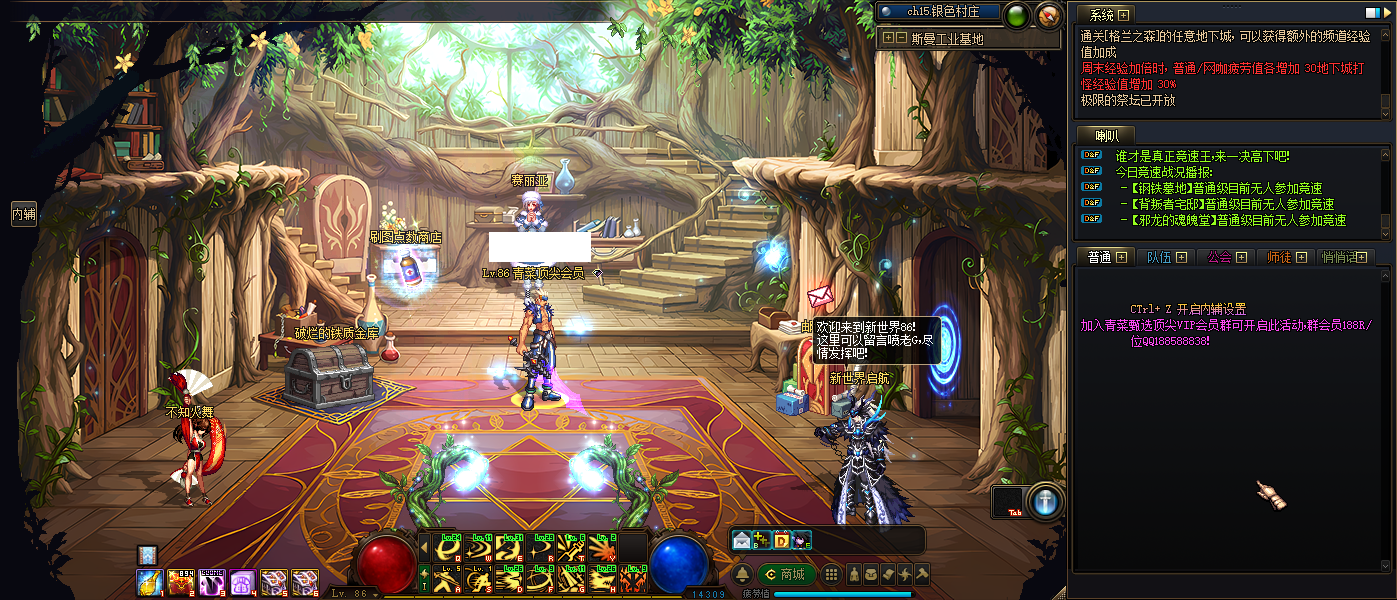
Task: Open the calendar D daily icon
Action: (781, 541)
